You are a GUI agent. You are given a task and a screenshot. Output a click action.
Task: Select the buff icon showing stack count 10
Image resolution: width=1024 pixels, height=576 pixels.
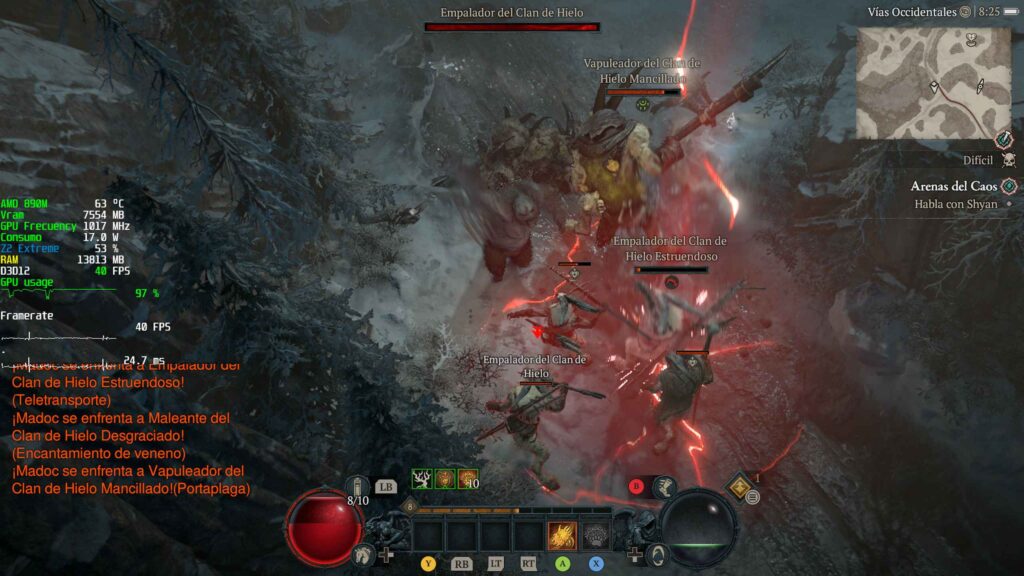coord(467,479)
